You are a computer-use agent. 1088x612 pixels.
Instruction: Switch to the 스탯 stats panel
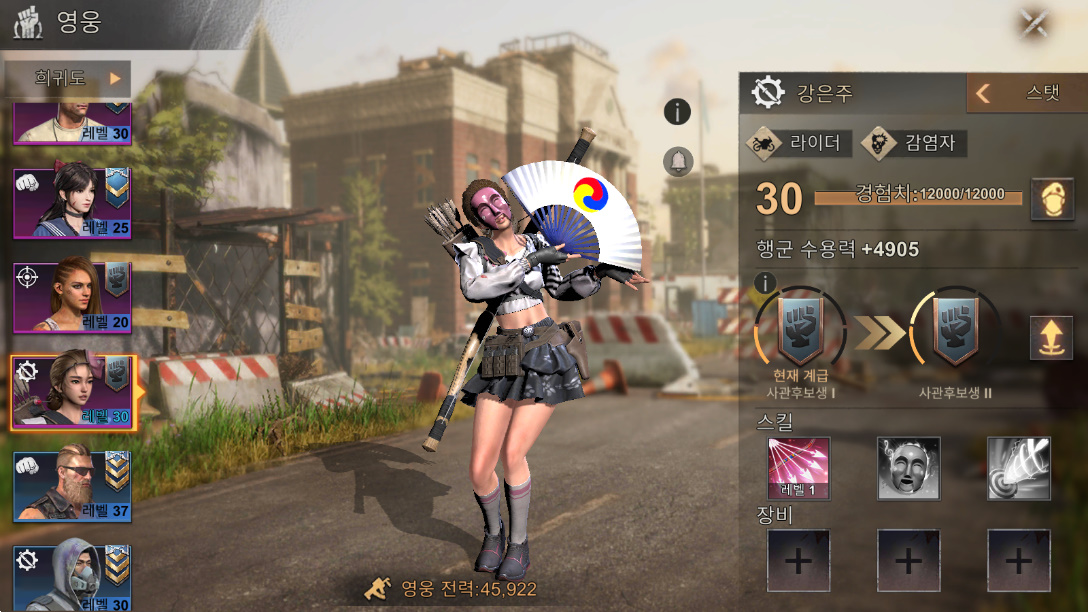[1026, 94]
